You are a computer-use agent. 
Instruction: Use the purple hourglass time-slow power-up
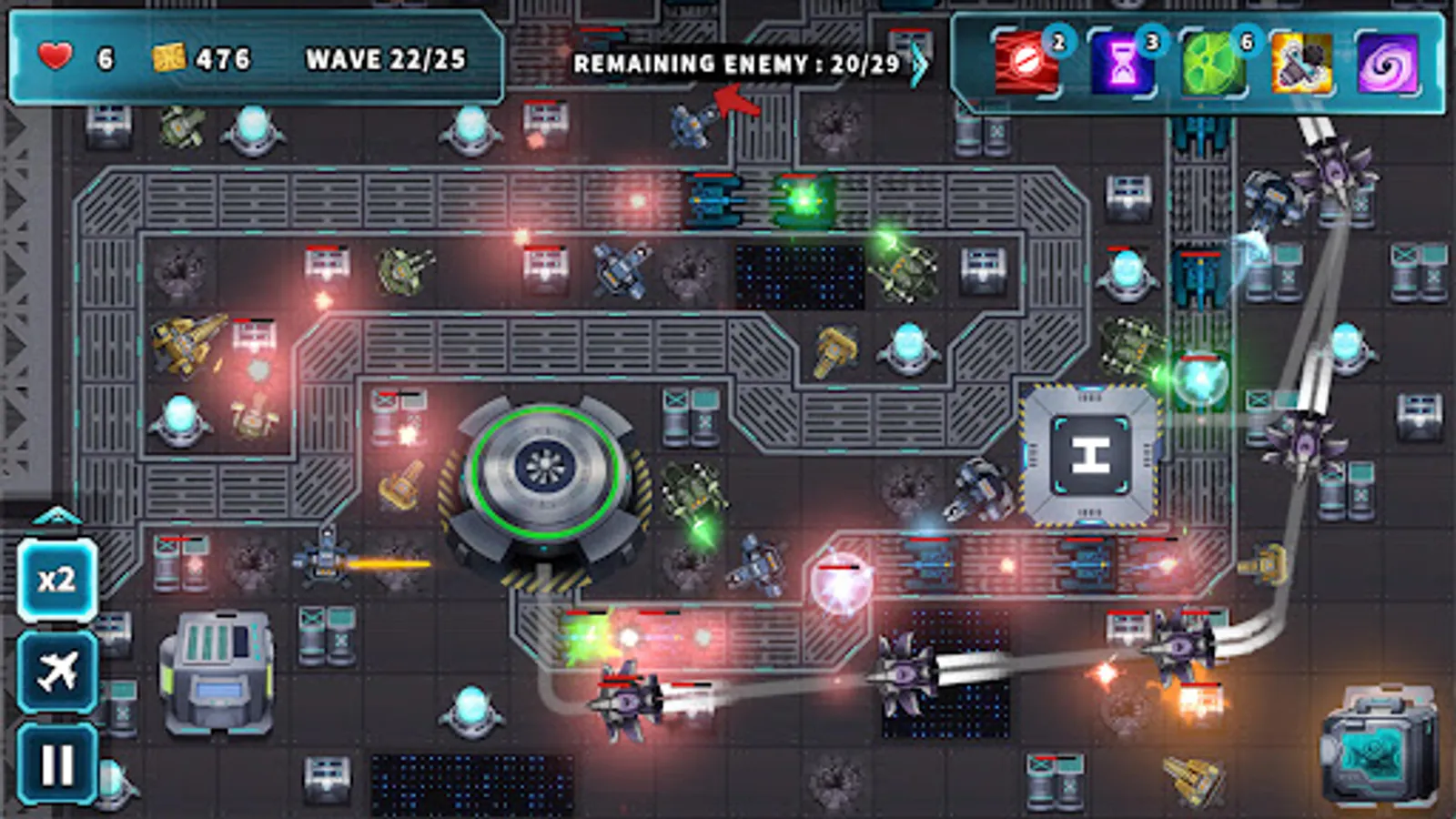(1121, 64)
